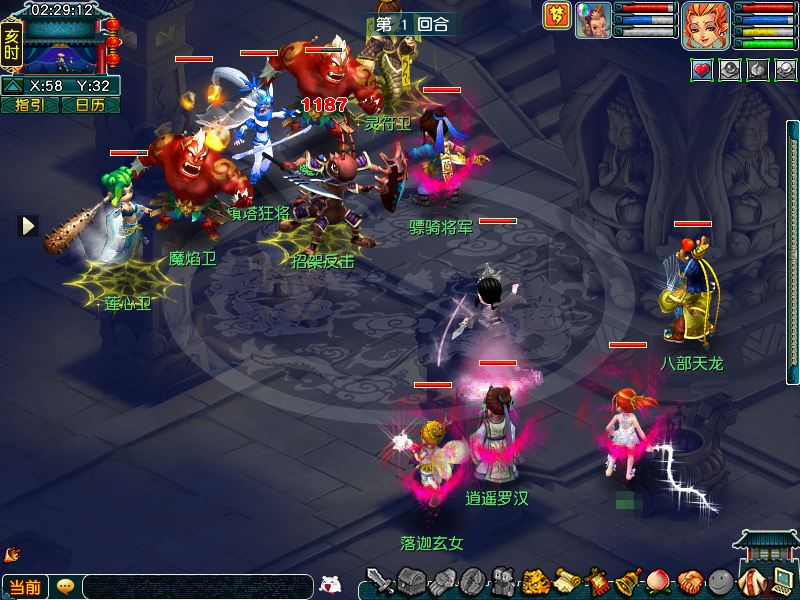This screenshot has height=600, width=800.
Task: Click the 梦 badge icon
Action: (556, 15)
